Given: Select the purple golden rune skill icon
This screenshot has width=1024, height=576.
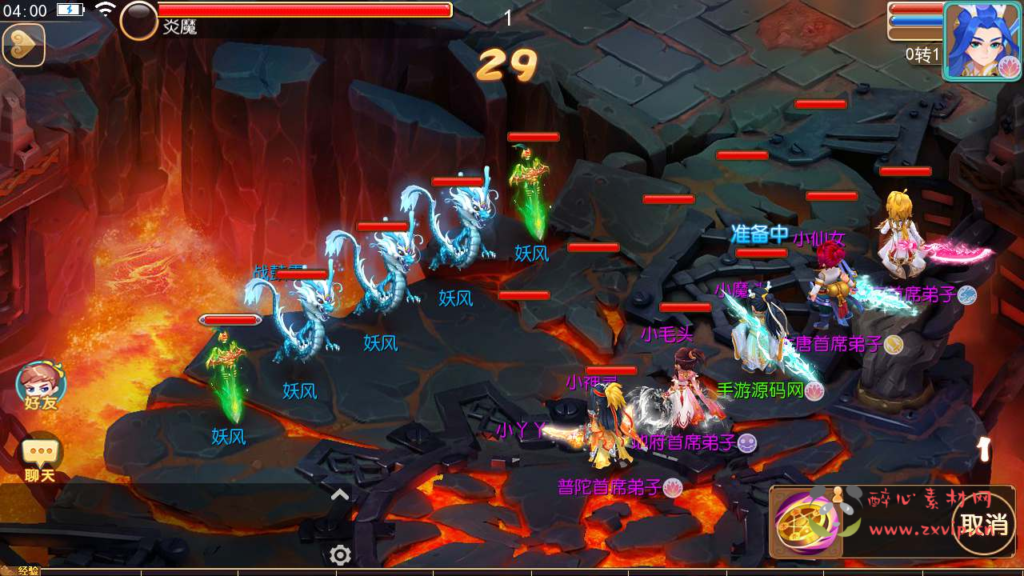Looking at the screenshot, I should (801, 522).
